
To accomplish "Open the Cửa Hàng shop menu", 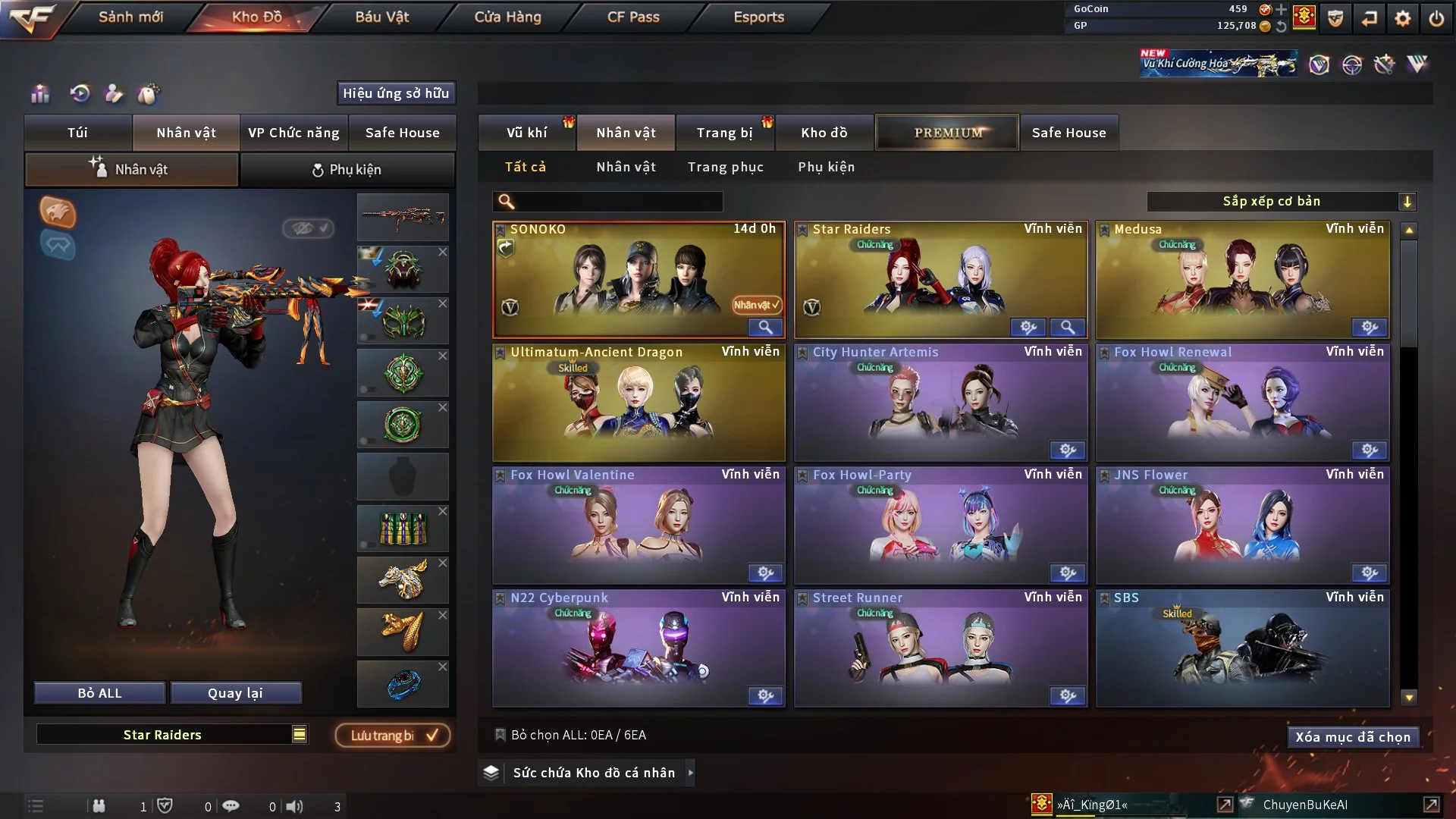I will [507, 17].
